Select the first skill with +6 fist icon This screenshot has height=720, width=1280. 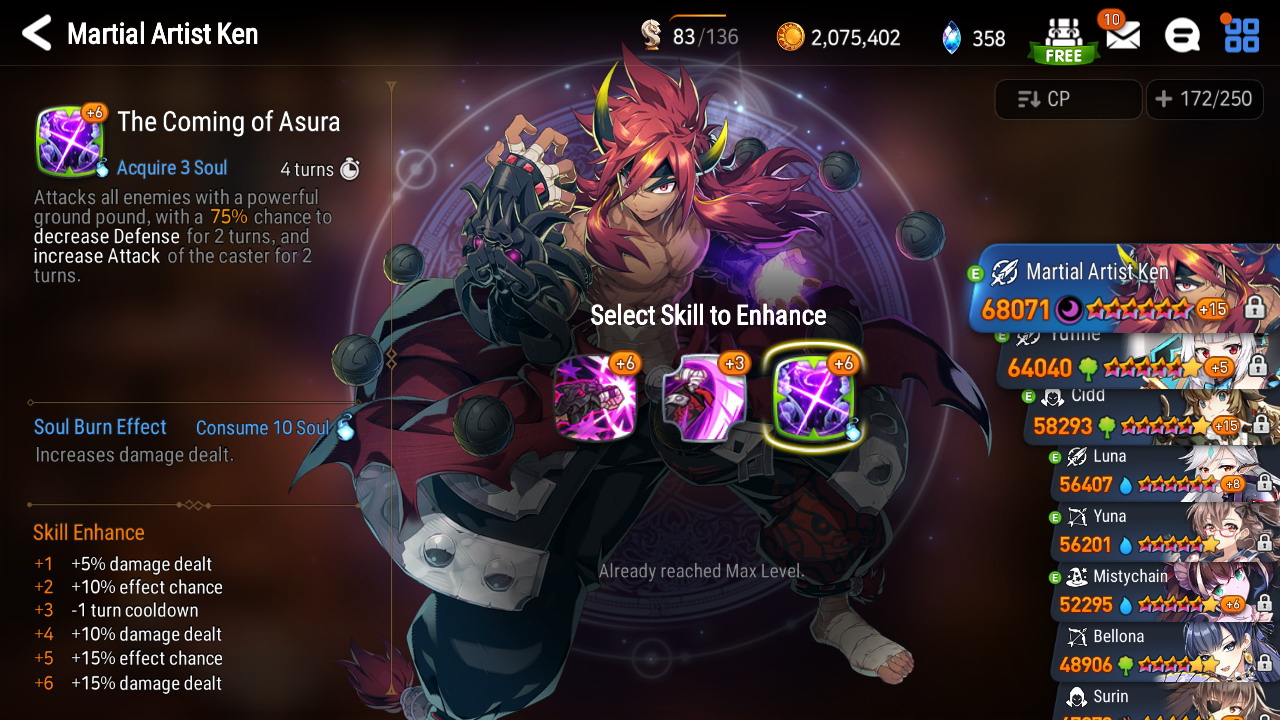pyautogui.click(x=596, y=397)
